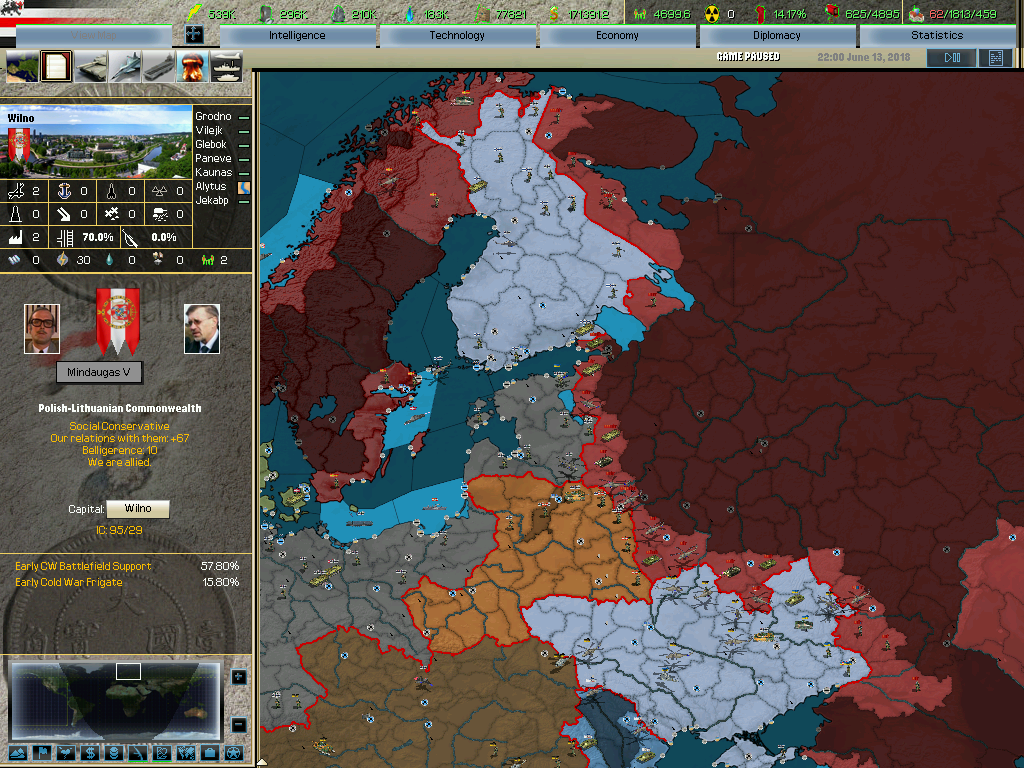The width and height of the screenshot is (1024, 768).
Task: Go to the capital Wilno button
Action: pyautogui.click(x=138, y=509)
